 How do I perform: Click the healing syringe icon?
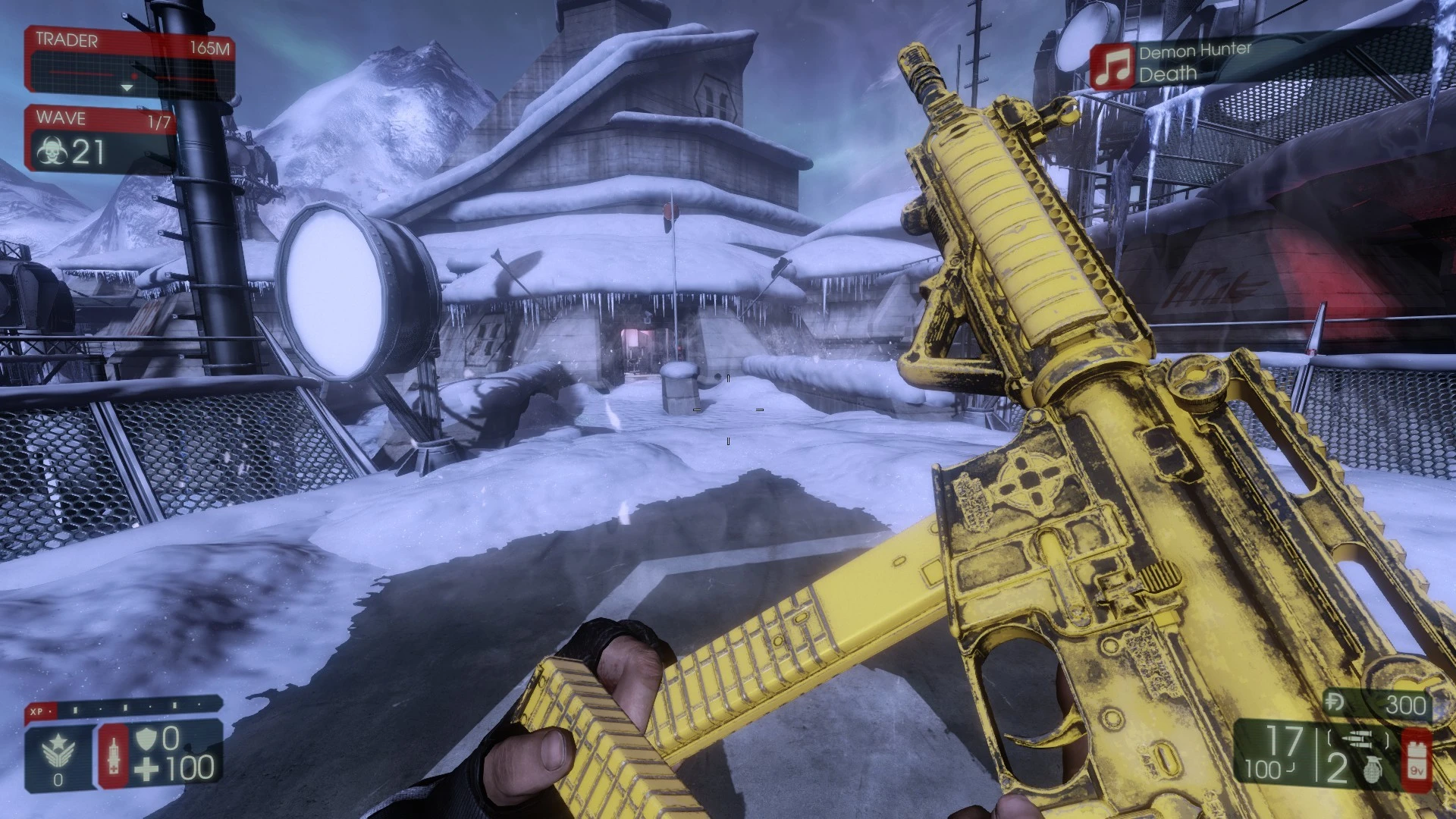(x=114, y=756)
